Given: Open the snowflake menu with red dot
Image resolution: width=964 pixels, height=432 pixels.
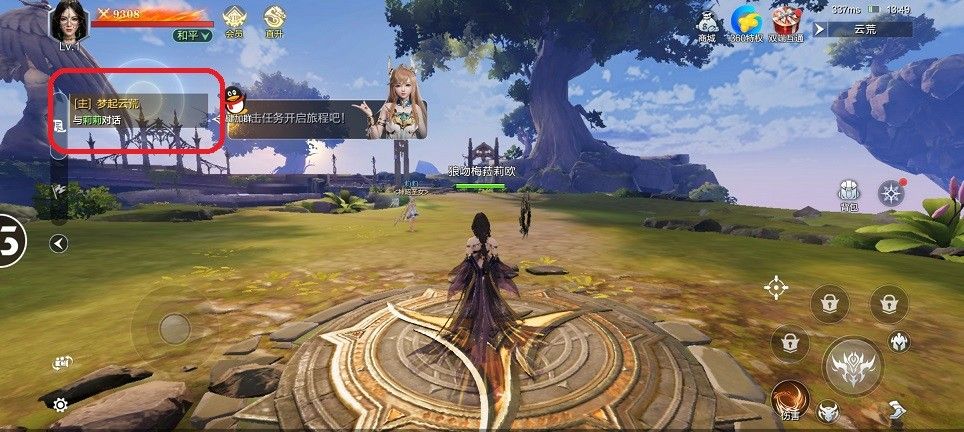Looking at the screenshot, I should [889, 194].
